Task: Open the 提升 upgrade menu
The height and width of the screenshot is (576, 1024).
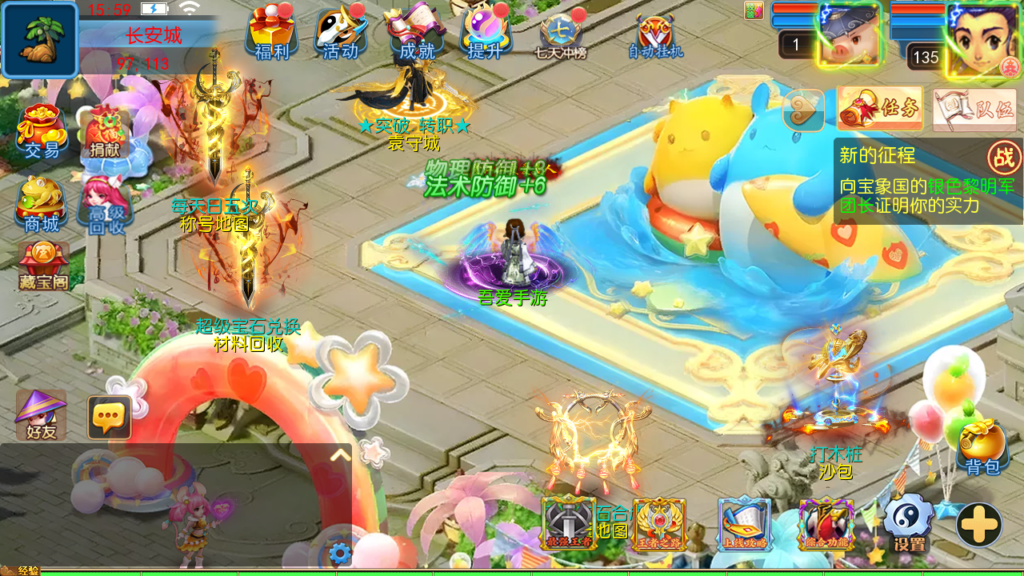Action: pos(486,33)
